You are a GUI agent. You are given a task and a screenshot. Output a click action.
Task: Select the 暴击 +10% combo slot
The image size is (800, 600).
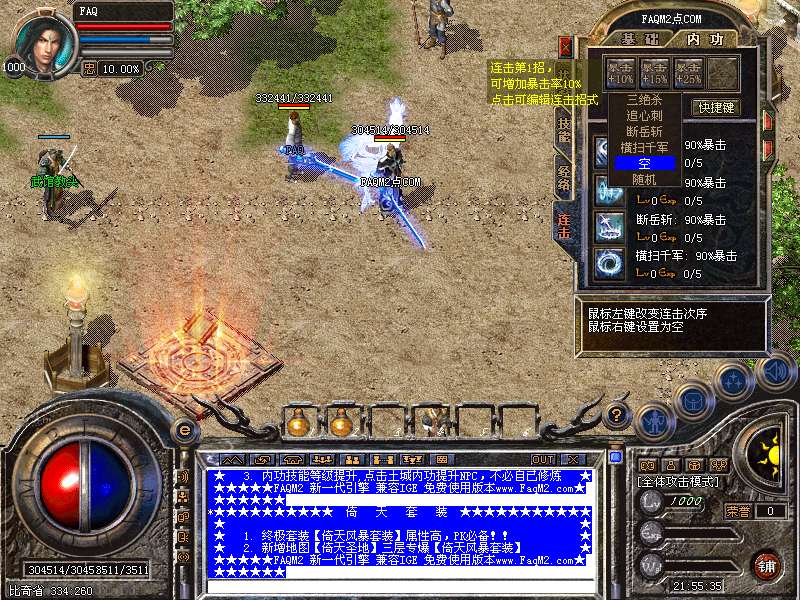pos(621,72)
